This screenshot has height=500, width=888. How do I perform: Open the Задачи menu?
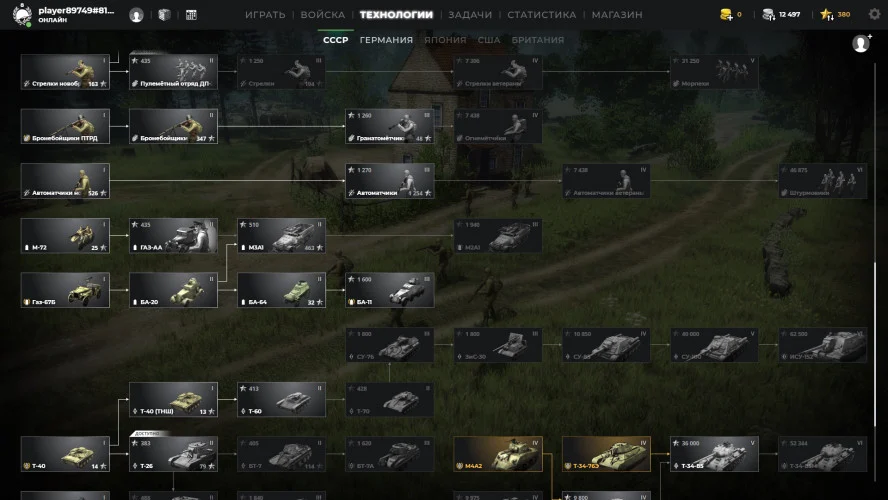(469, 15)
